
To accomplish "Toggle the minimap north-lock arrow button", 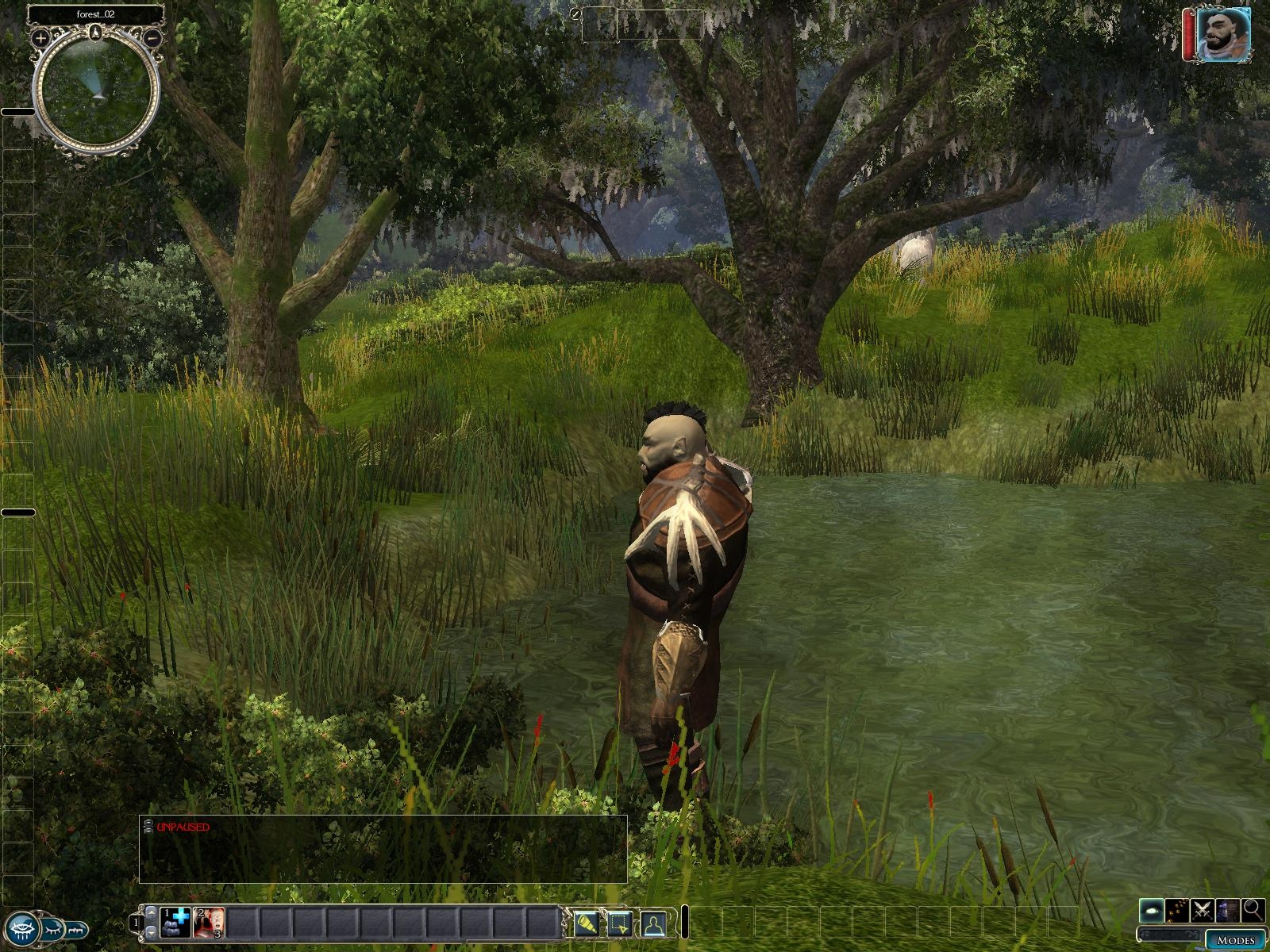I will [x=97, y=32].
